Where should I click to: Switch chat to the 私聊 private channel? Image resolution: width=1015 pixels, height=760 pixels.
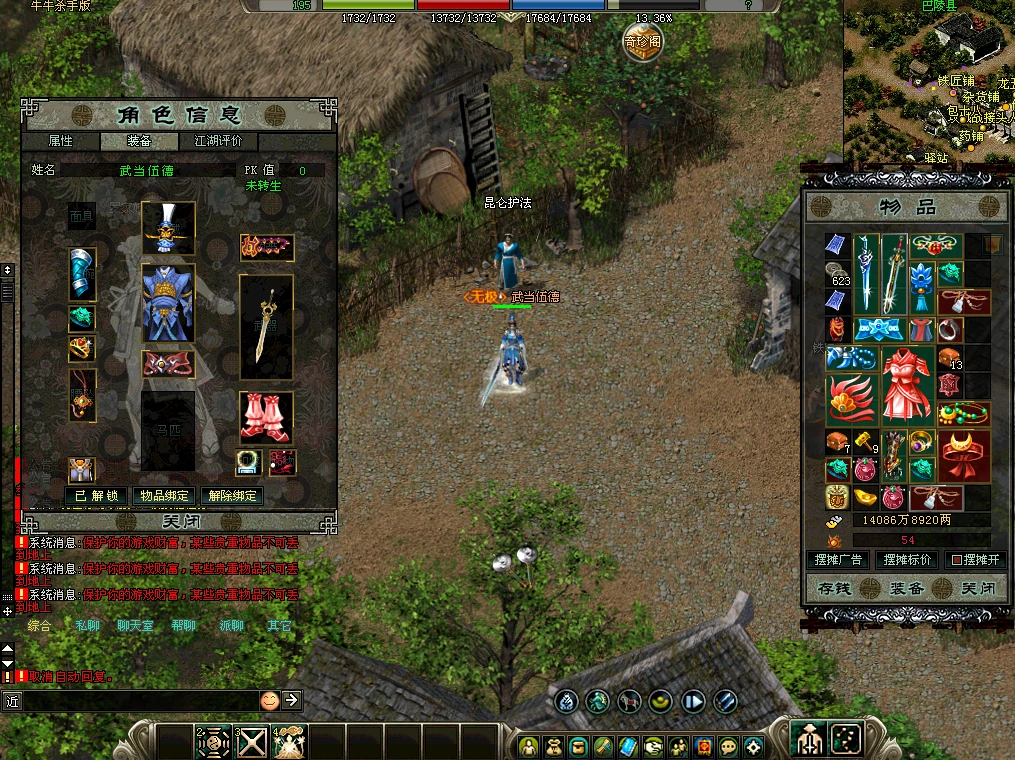coord(88,626)
